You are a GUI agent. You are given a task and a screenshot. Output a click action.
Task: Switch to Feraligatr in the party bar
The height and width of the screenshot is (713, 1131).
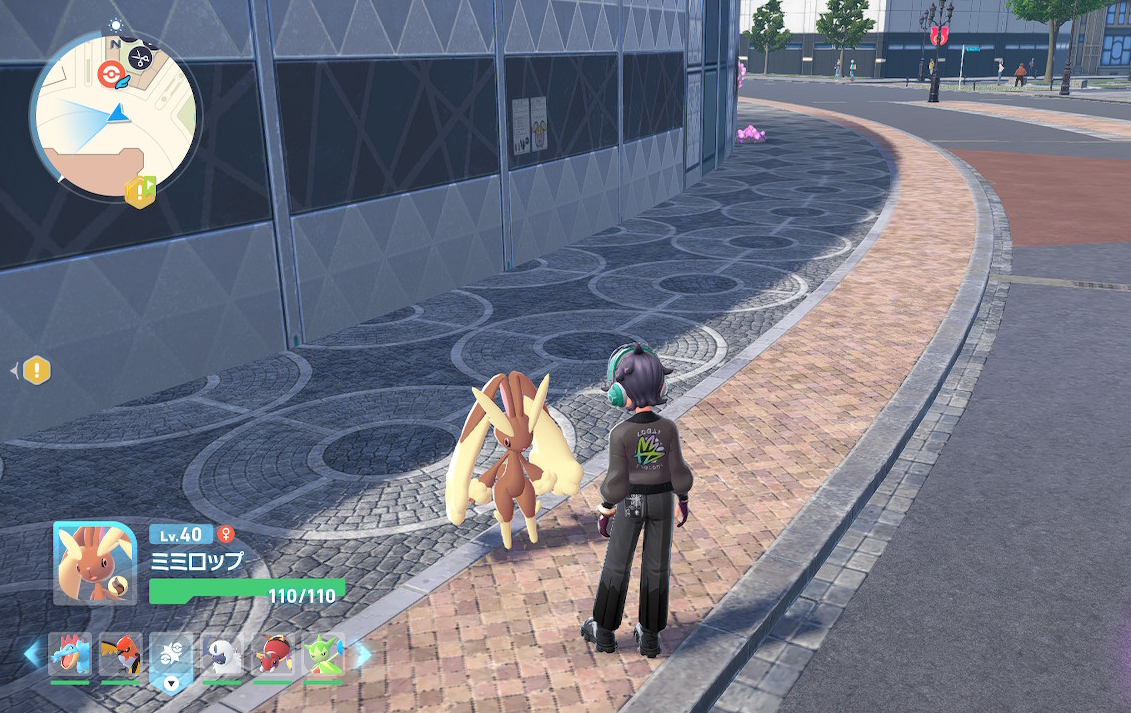click(70, 655)
